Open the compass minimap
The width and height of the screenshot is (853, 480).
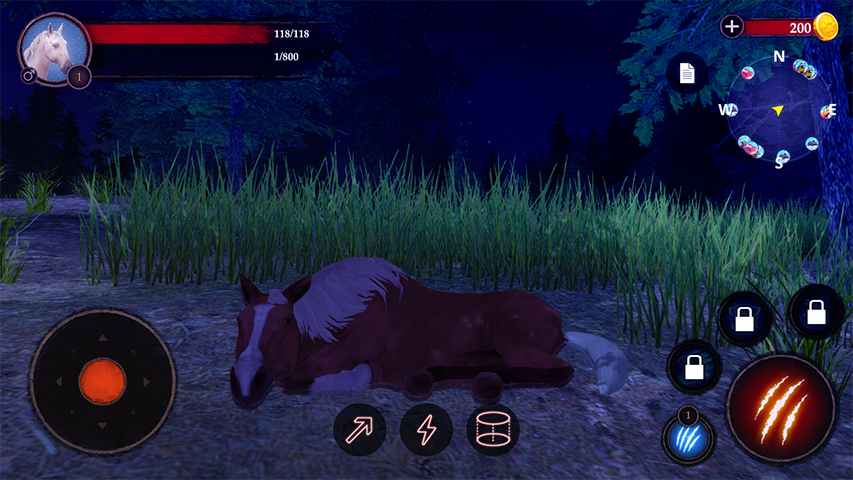click(x=779, y=110)
